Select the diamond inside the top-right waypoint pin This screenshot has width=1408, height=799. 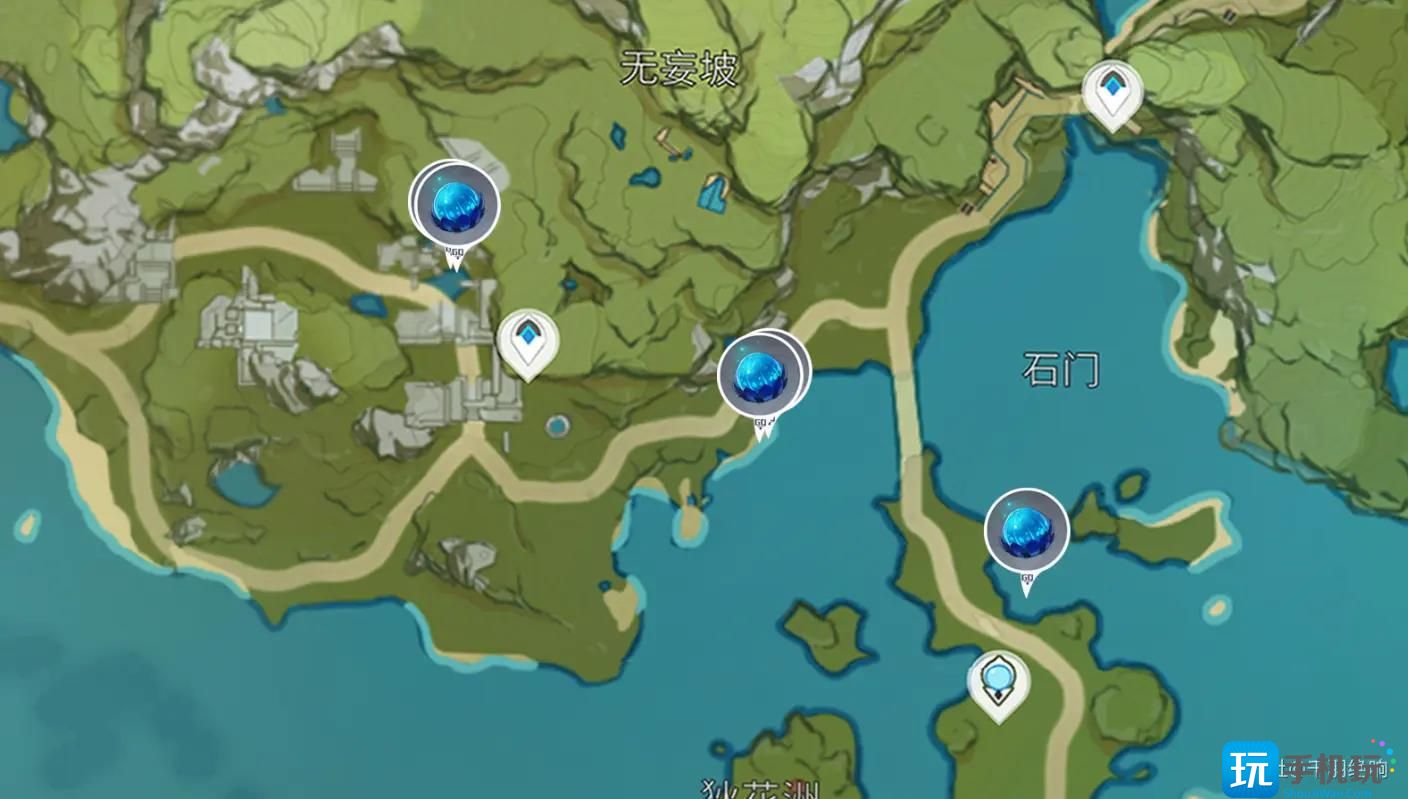point(1113,85)
